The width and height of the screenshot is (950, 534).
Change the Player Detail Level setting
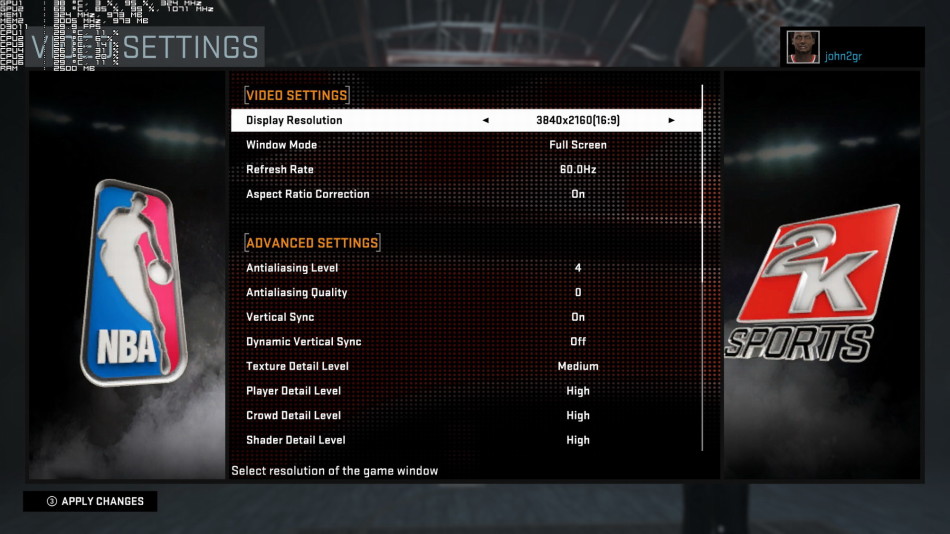coord(466,391)
